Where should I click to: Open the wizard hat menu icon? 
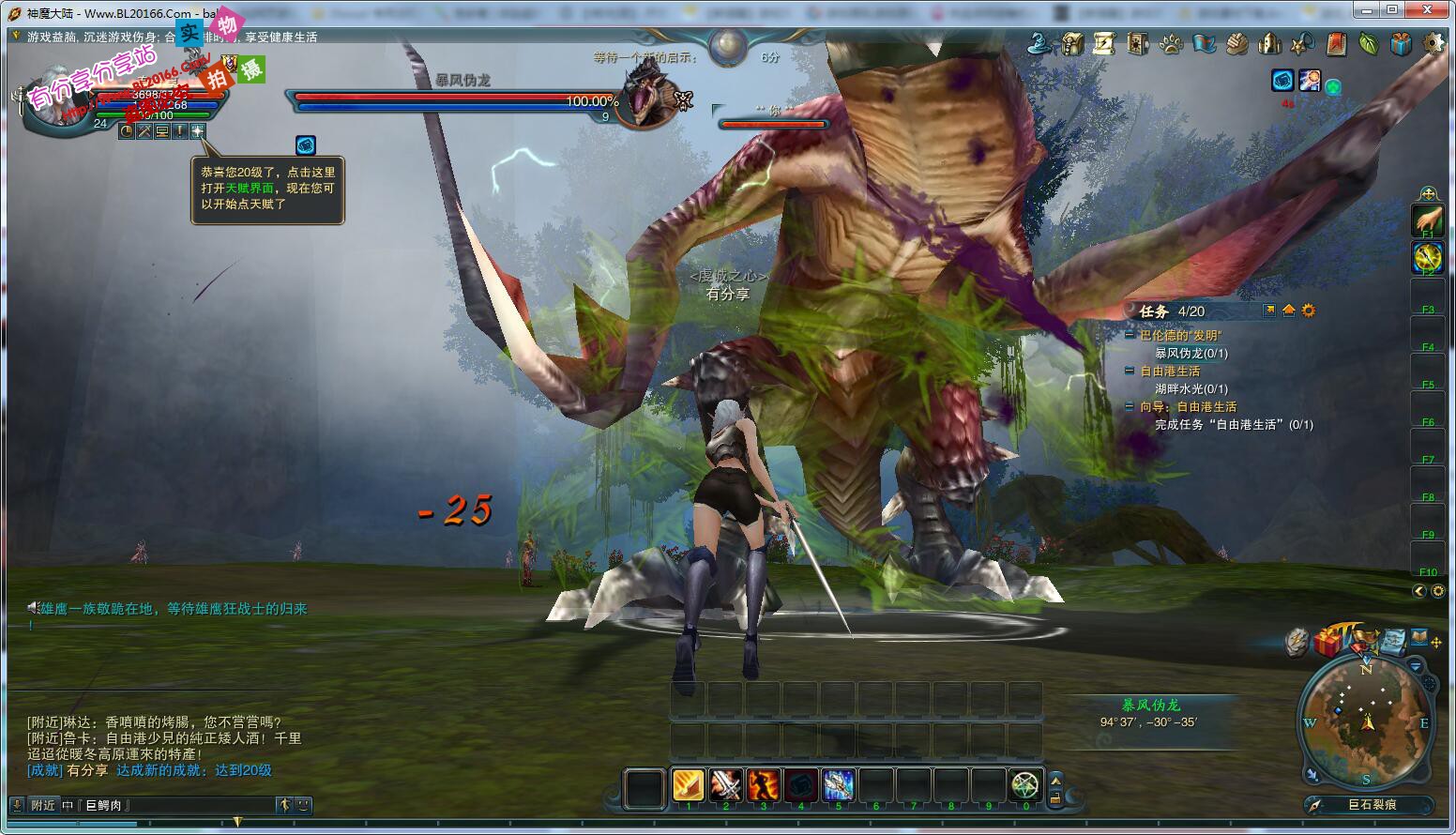[1039, 43]
